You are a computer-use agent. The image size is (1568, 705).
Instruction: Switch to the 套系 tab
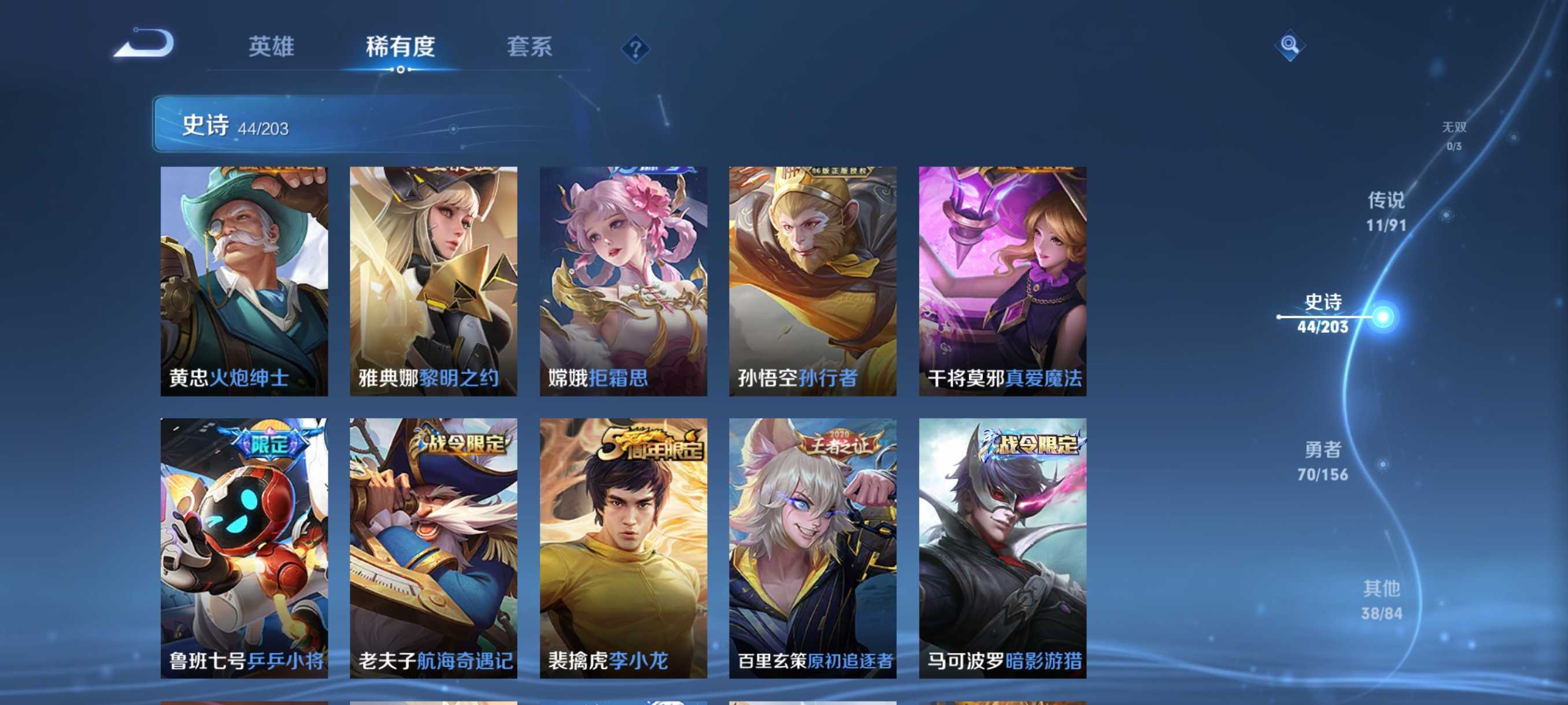(529, 47)
